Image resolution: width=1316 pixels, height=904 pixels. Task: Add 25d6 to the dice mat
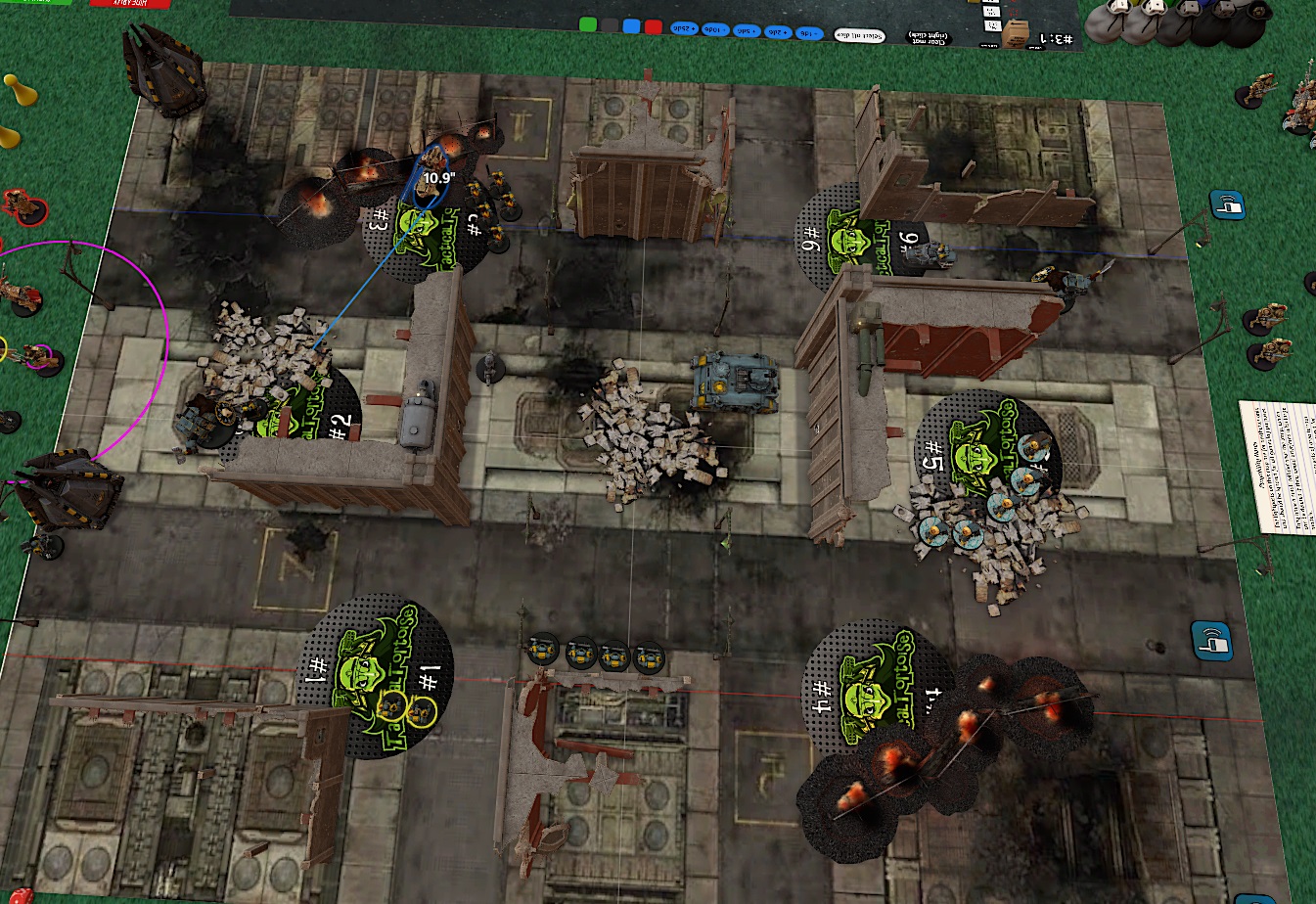click(x=682, y=29)
